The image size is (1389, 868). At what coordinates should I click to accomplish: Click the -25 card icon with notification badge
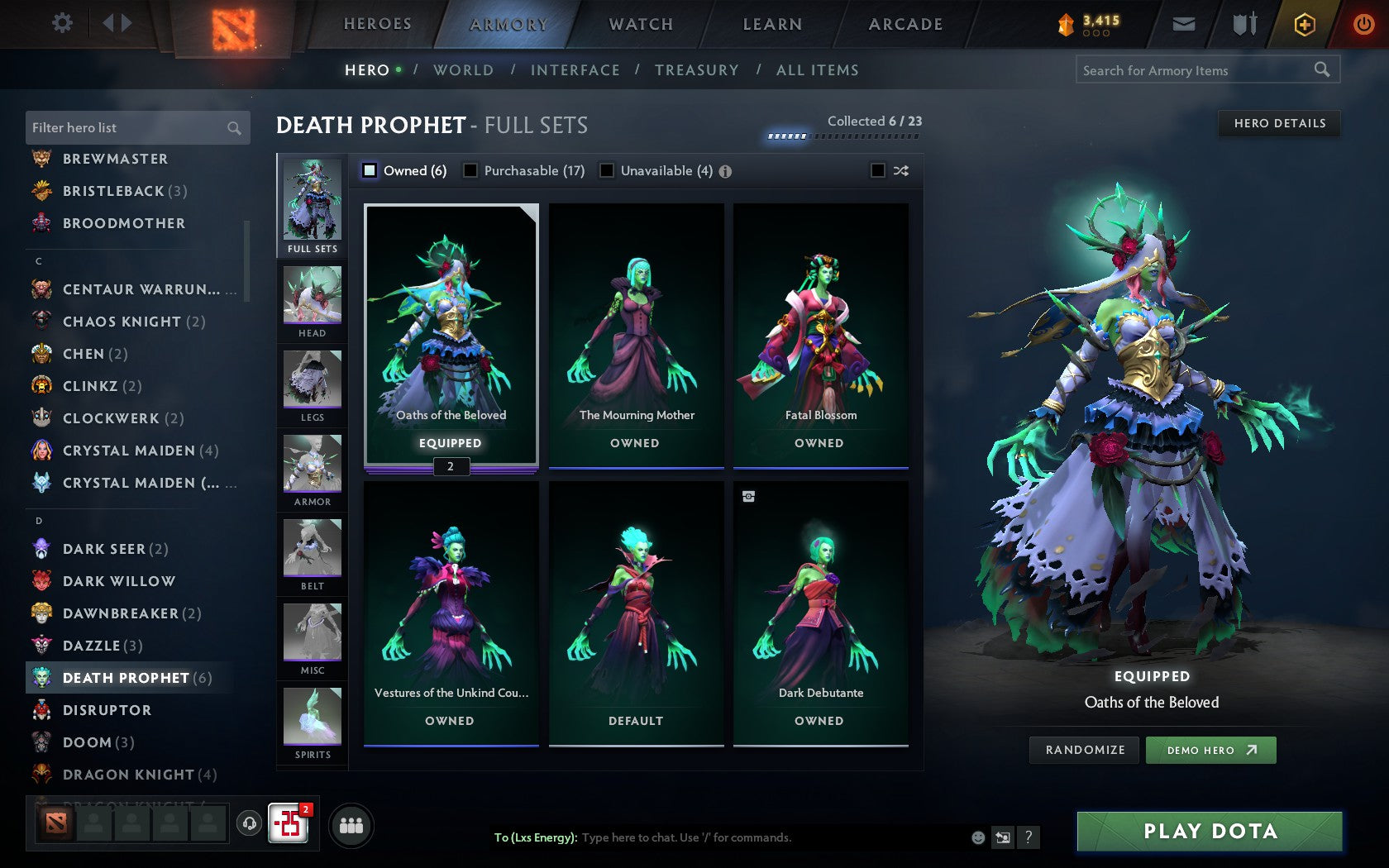(x=289, y=824)
